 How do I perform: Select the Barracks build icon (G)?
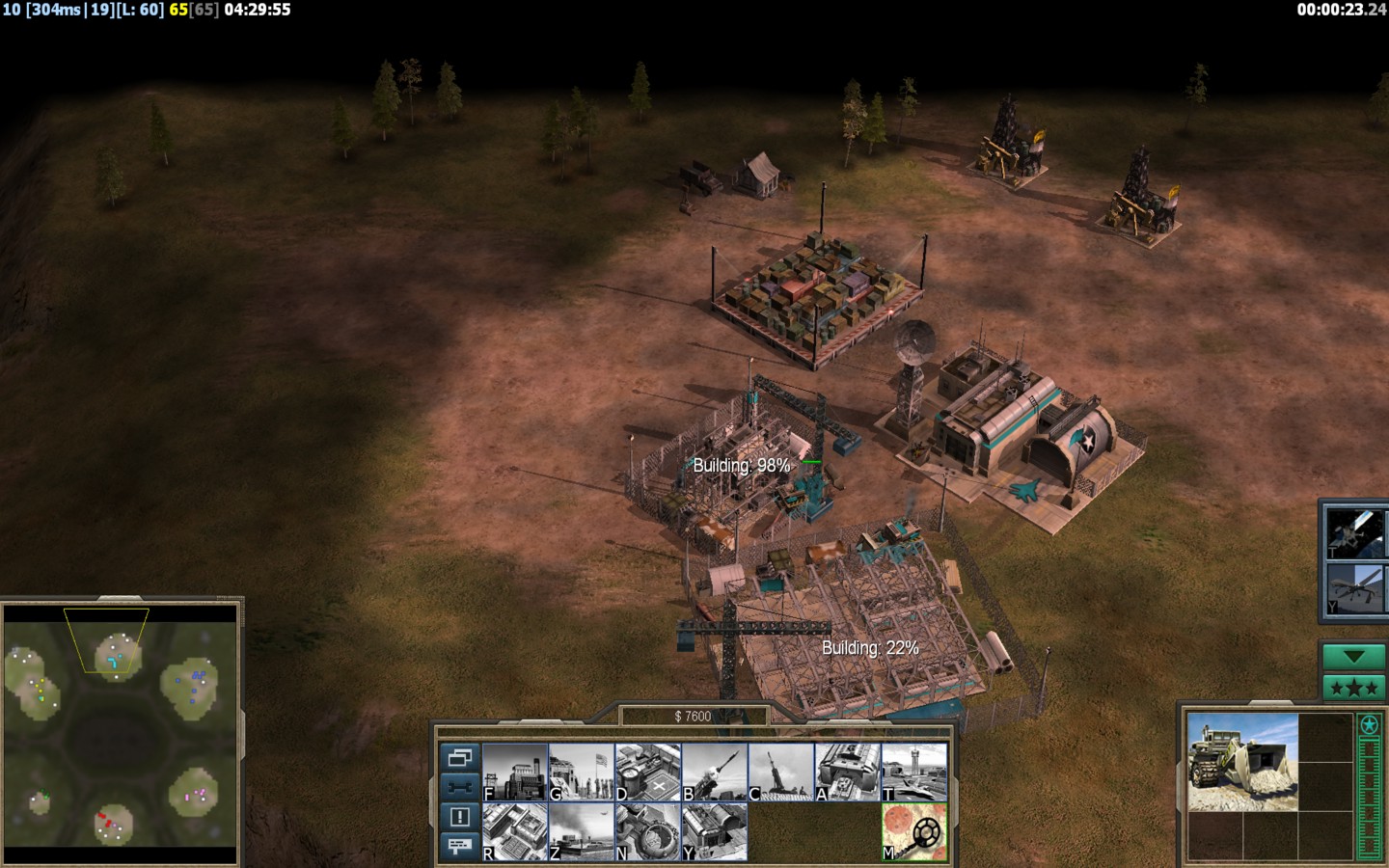pos(582,772)
